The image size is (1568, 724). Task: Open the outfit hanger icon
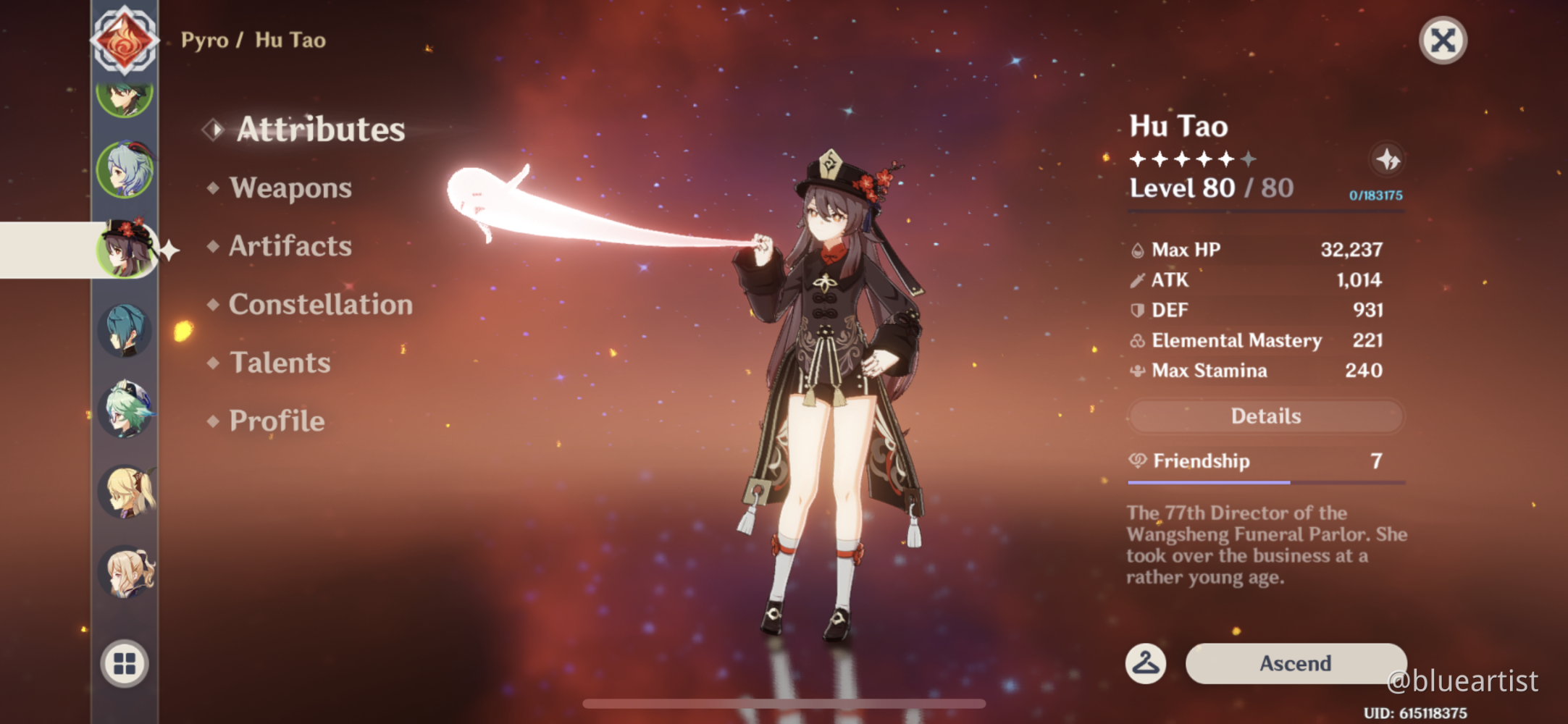[x=1146, y=663]
